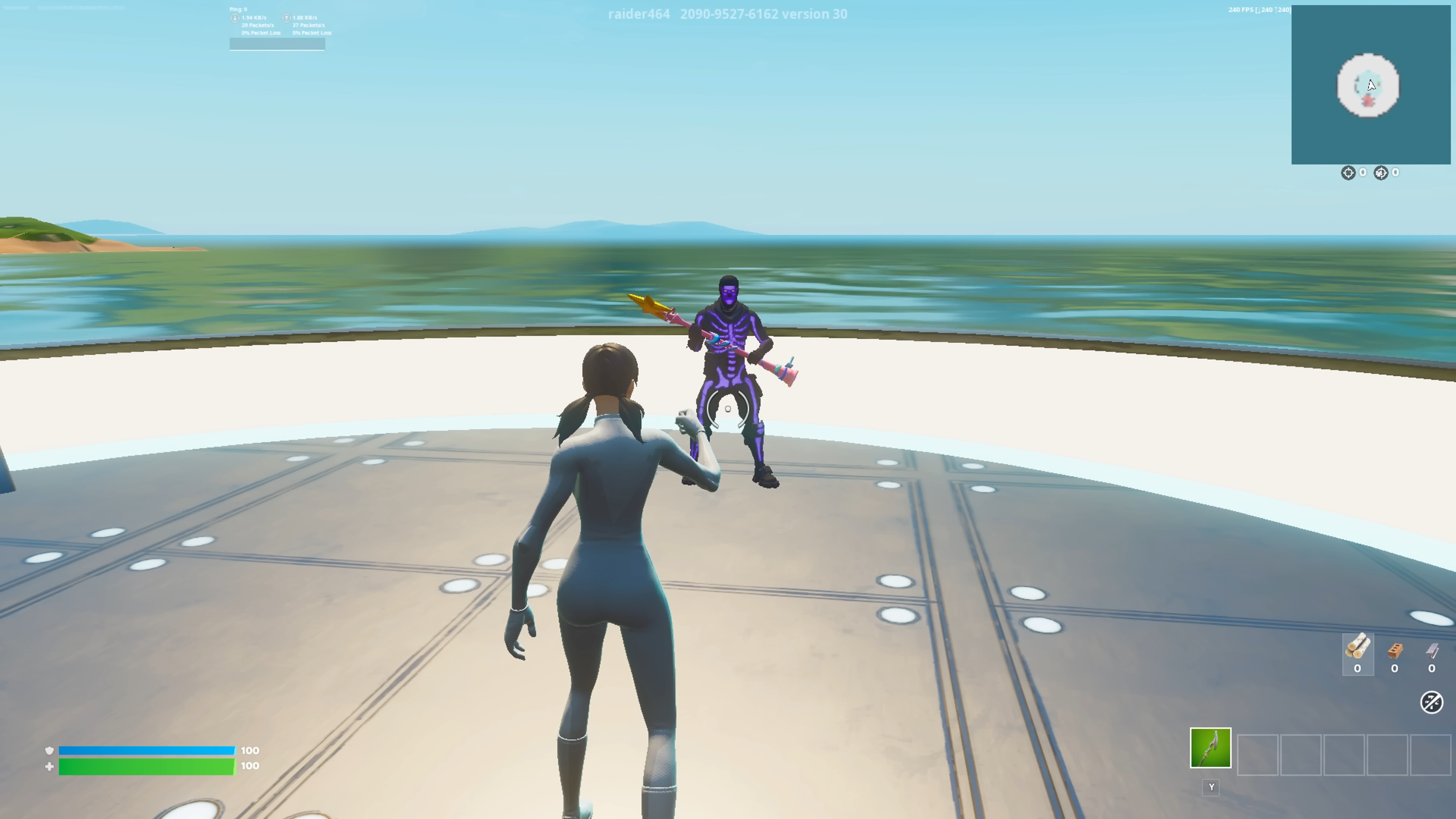Click the headshot eliminations counter icon

(x=1381, y=173)
